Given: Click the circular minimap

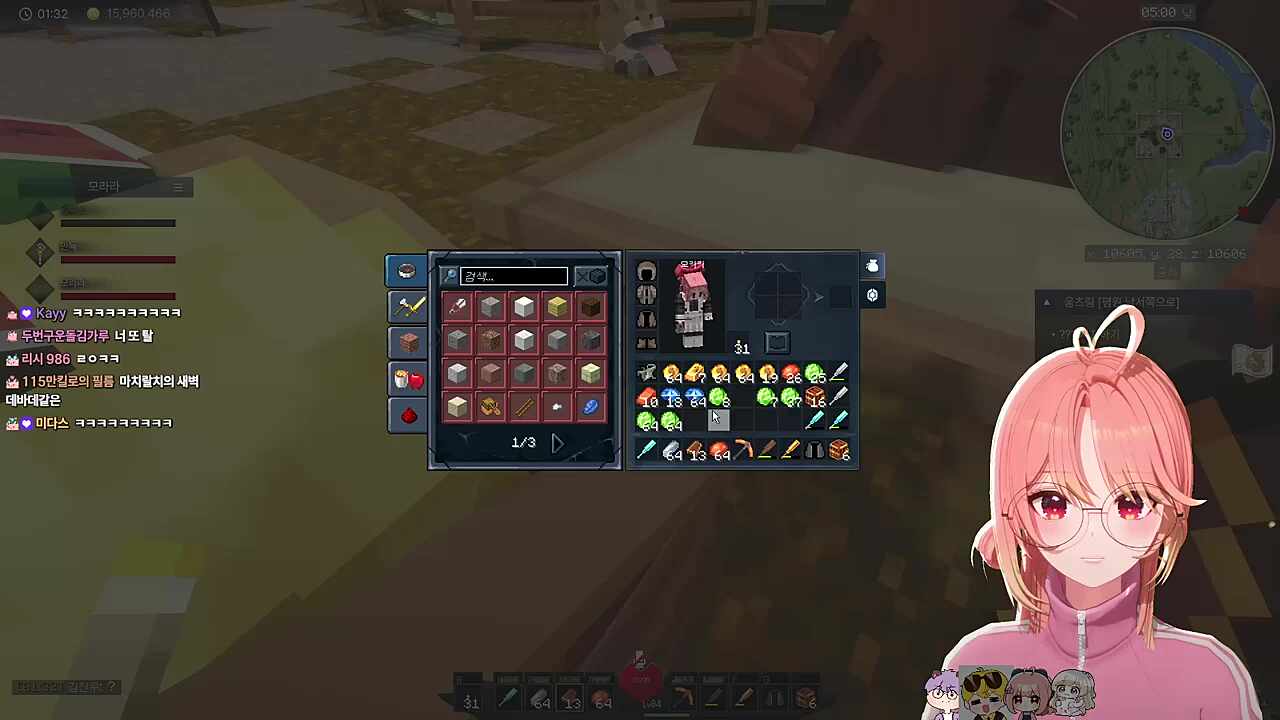Looking at the screenshot, I should coord(1166,134).
